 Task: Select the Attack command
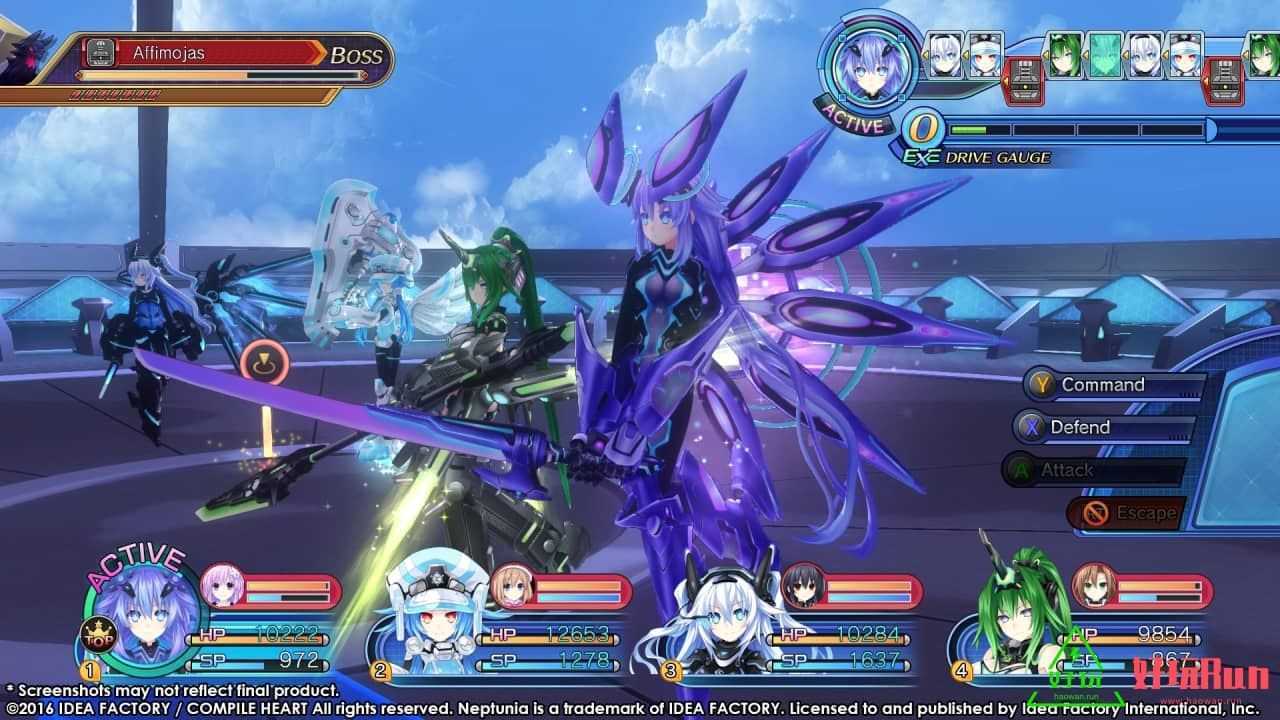(1067, 470)
